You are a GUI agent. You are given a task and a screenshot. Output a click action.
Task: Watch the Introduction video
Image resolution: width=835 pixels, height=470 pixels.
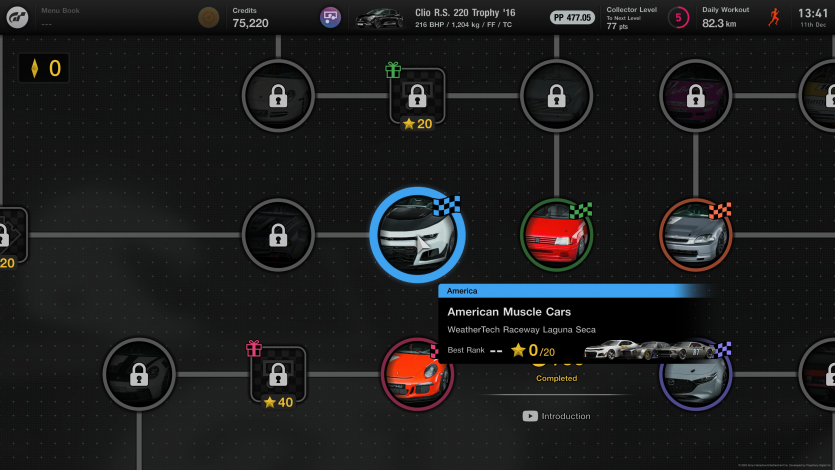click(x=557, y=416)
